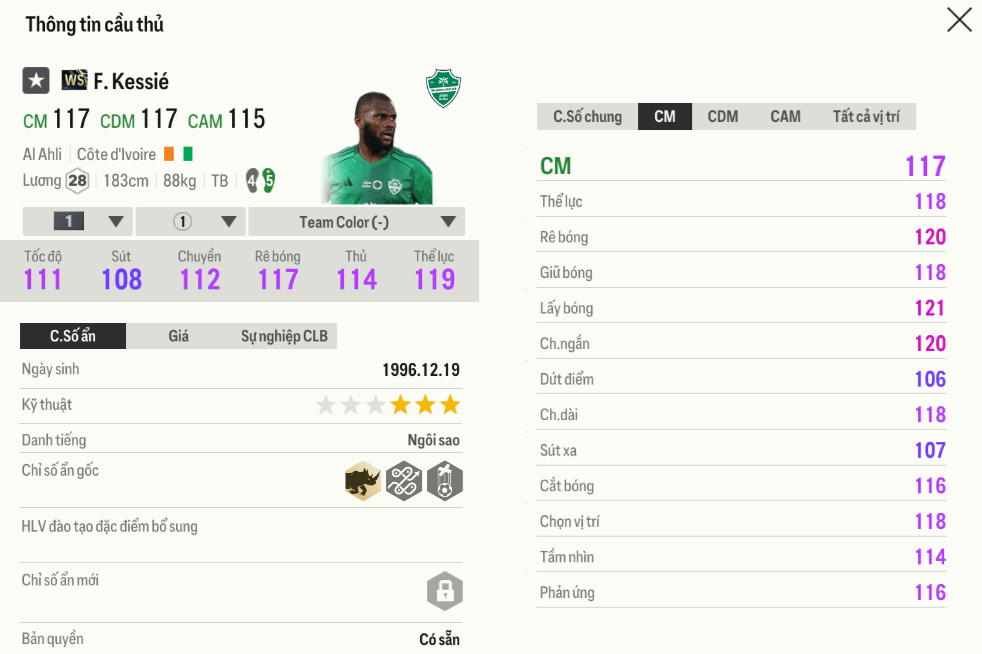Switch to the C.Số chung tab
The height and width of the screenshot is (654, 982).
pyautogui.click(x=587, y=117)
